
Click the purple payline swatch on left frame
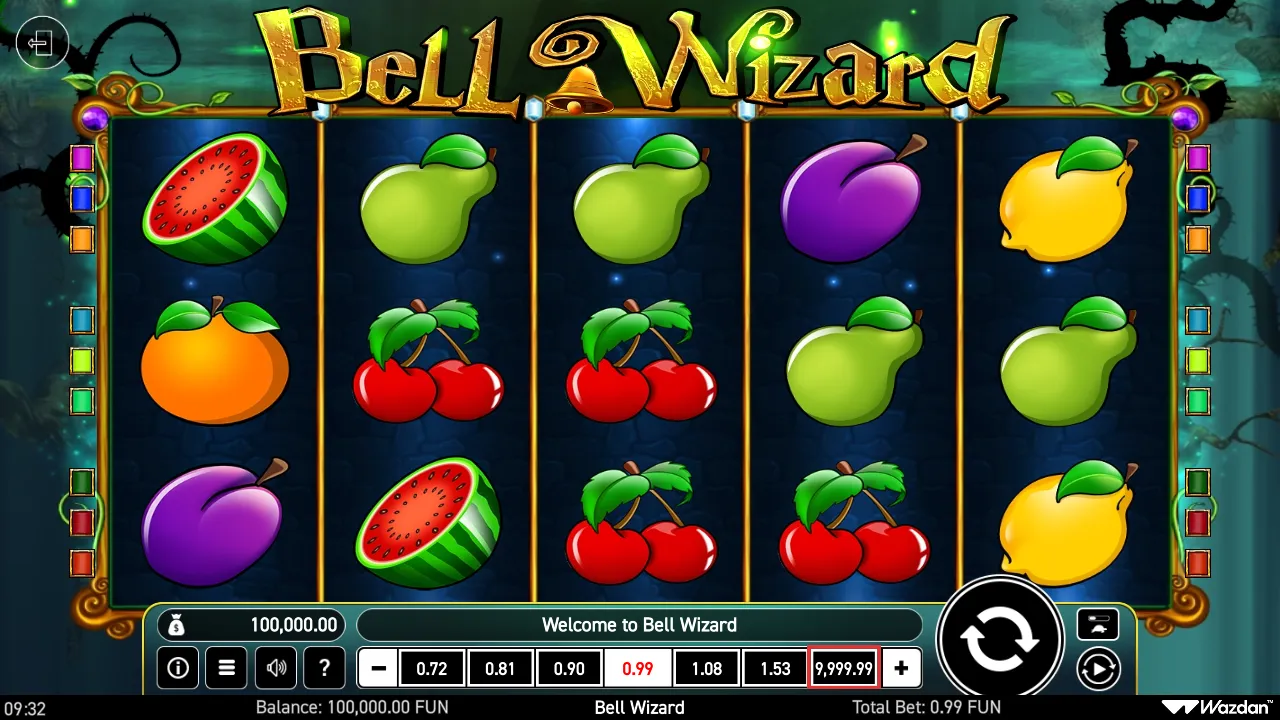[82, 159]
